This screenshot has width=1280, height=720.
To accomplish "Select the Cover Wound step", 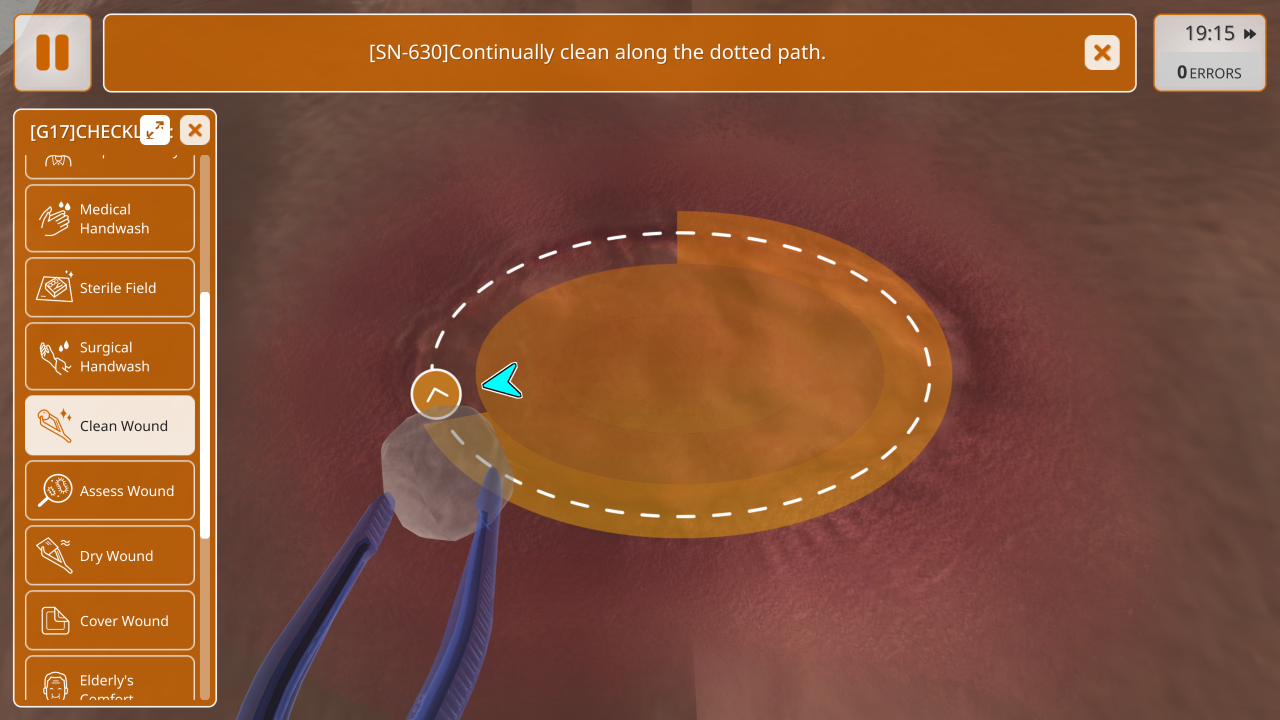I will (110, 620).
